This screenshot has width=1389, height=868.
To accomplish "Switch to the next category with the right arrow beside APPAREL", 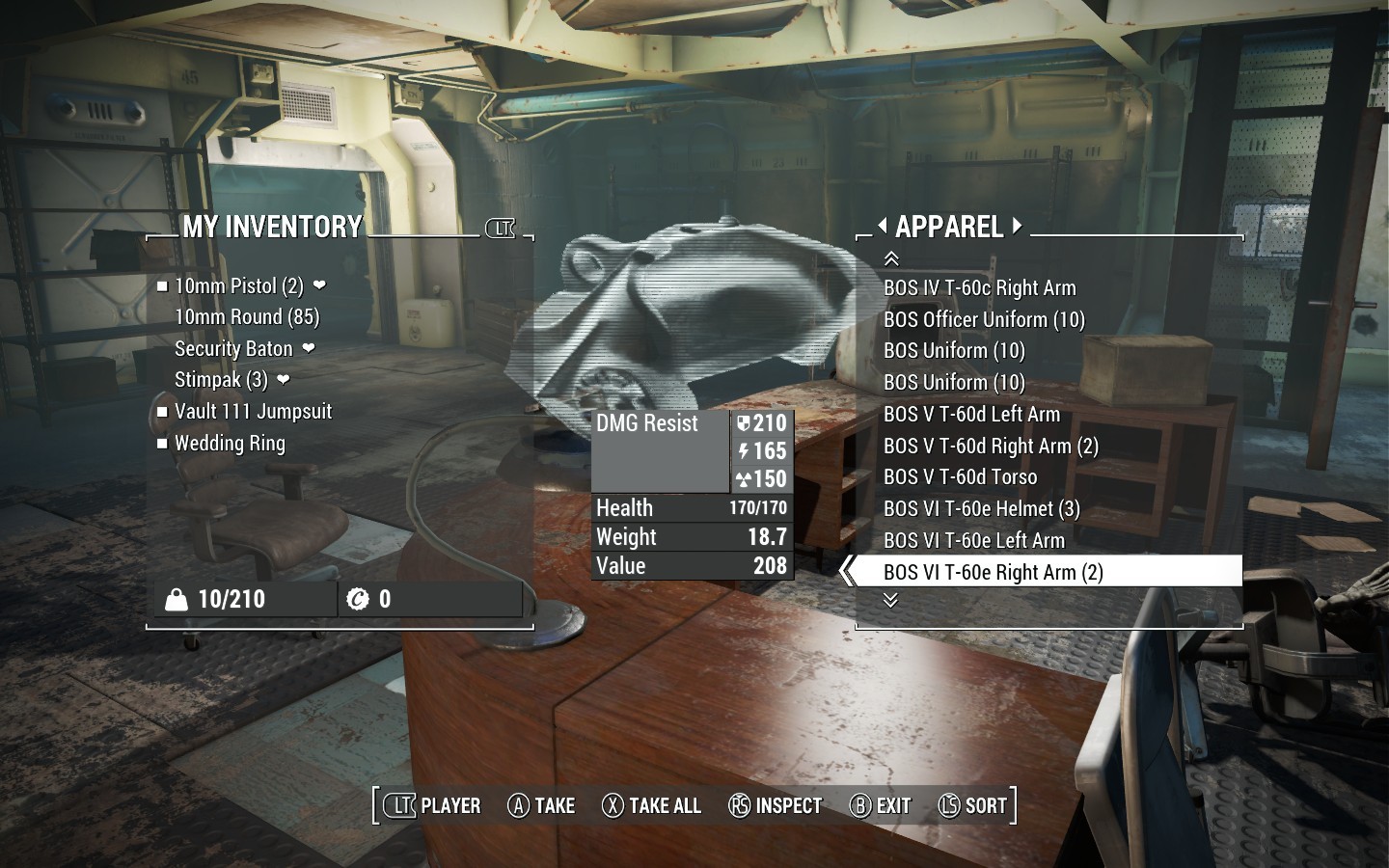I will click(1017, 227).
